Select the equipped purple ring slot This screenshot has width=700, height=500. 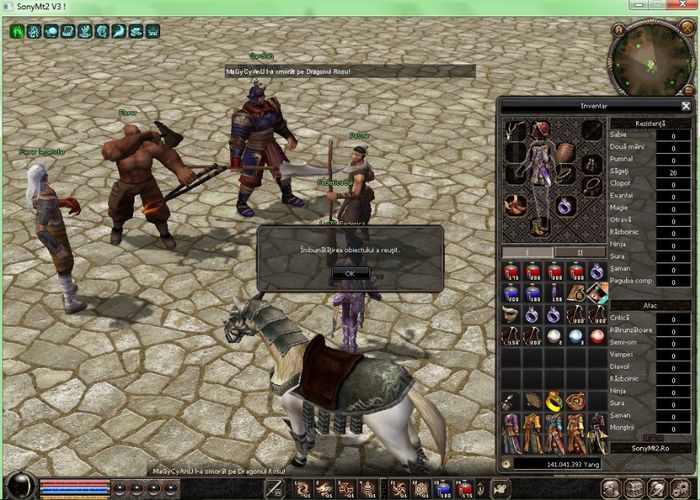pyautogui.click(x=566, y=206)
